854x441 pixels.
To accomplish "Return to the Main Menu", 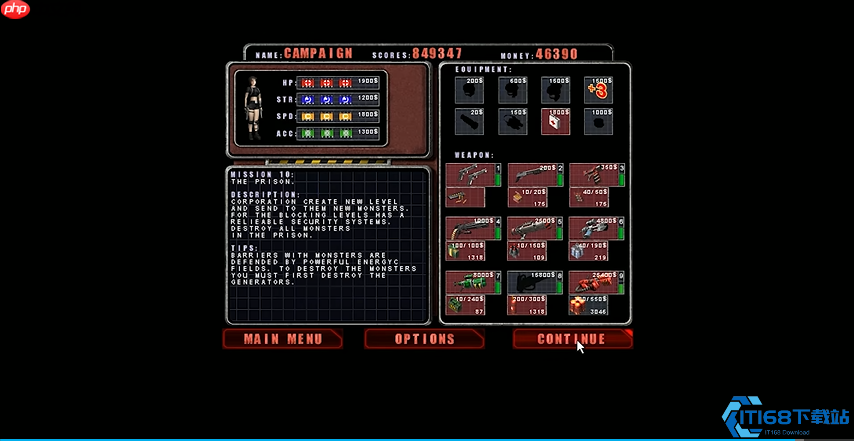I will [x=283, y=339].
